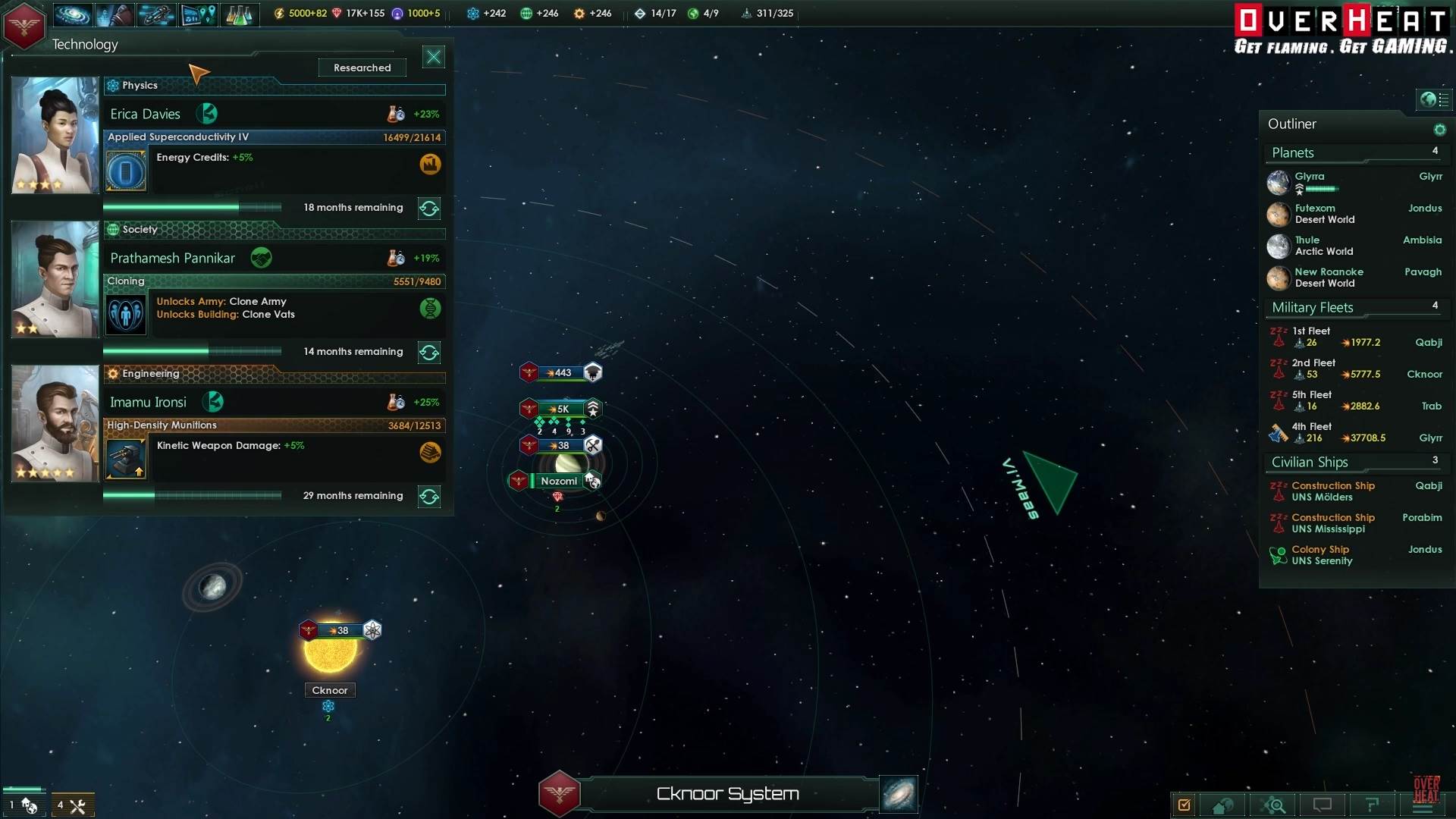Select scientist Erica Davies' portrait
Viewport: 1456px width, 819px height.
(55, 135)
